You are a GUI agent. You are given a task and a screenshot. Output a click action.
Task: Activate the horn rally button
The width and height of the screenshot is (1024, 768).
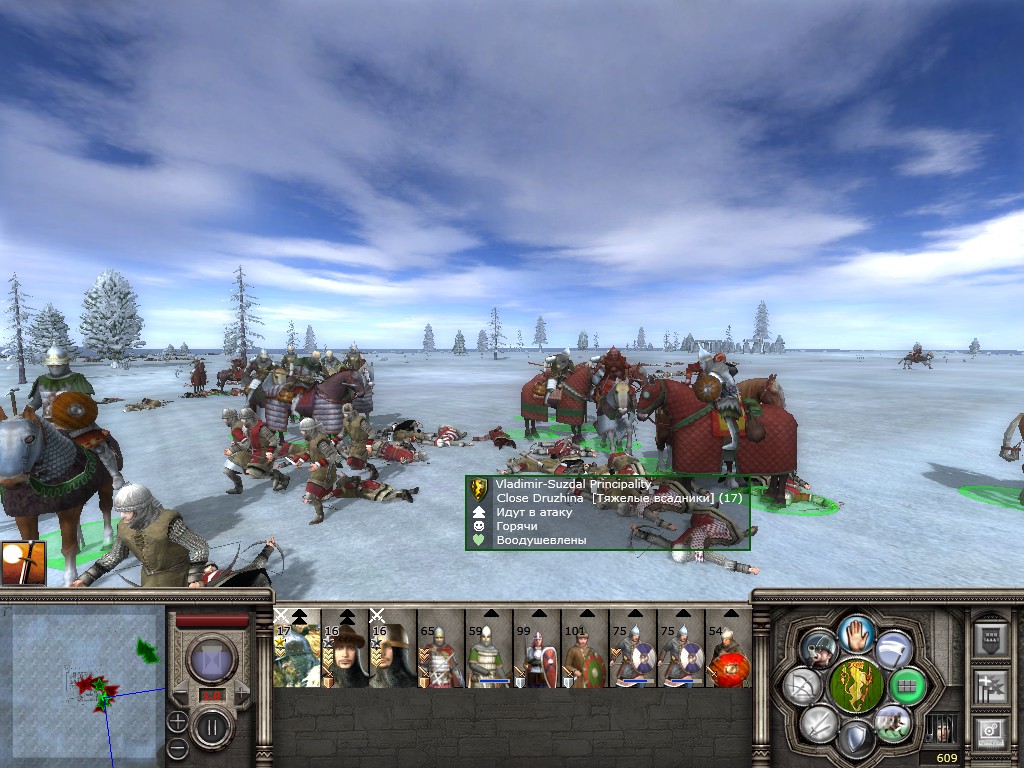(819, 650)
